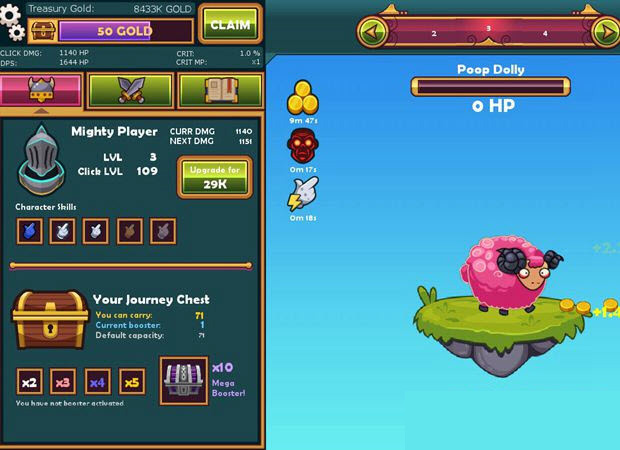620x450 pixels.
Task: Select level 2 on the stage bar
Action: 433,33
